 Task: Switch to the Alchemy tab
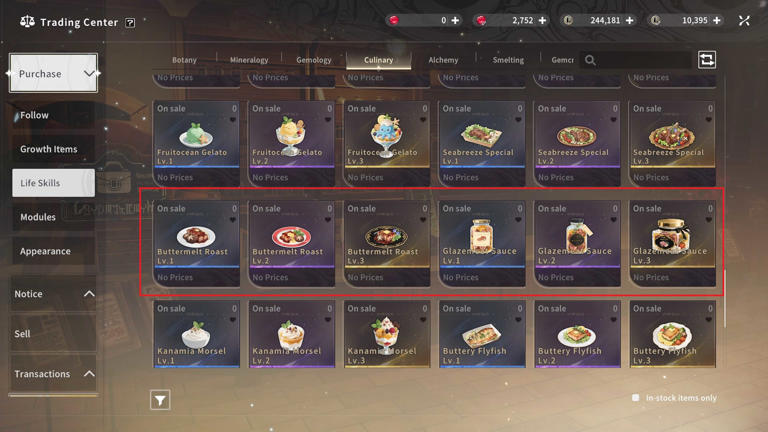(443, 60)
